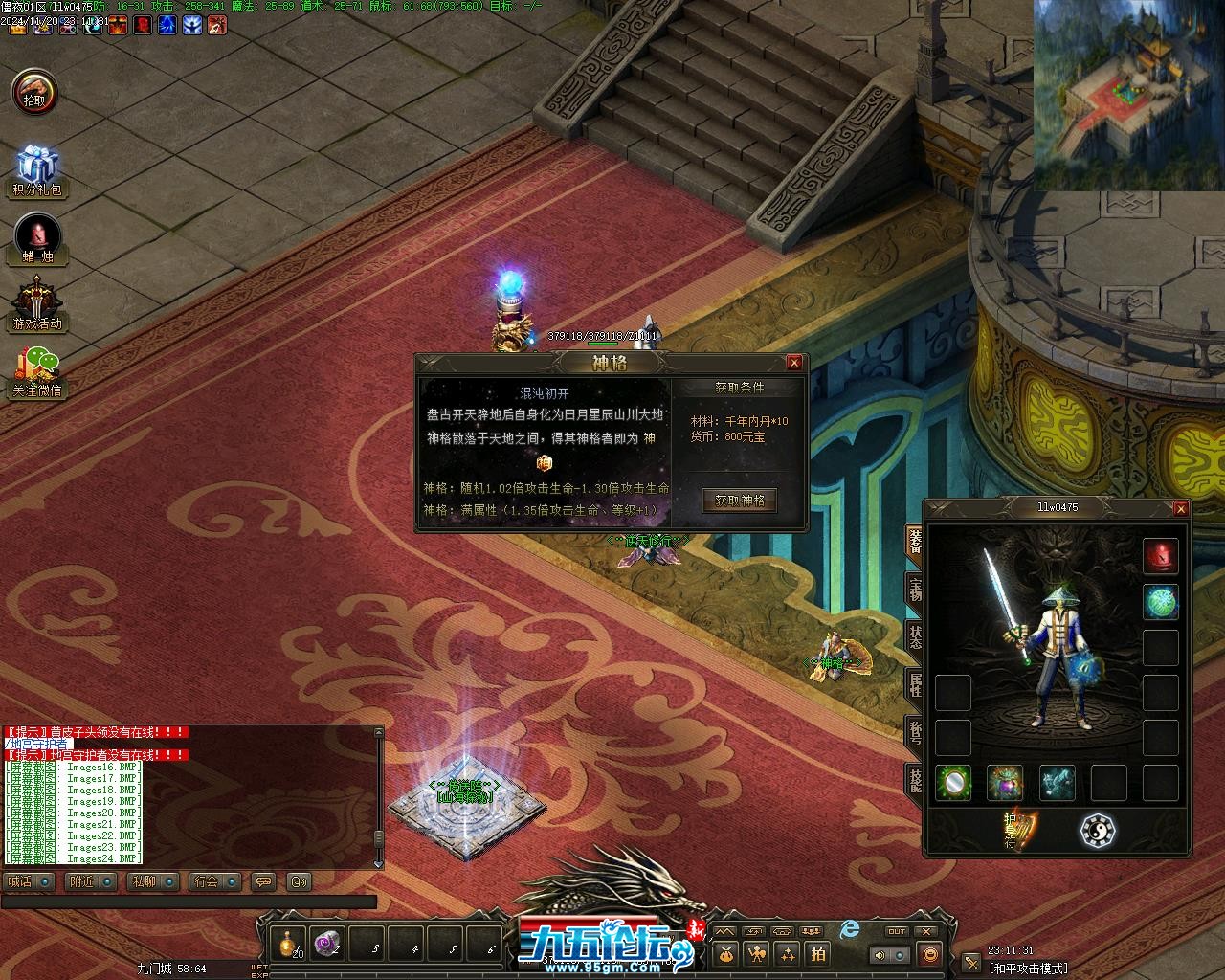Select the green mirror equipment slot
1225x980 pixels.
click(953, 783)
